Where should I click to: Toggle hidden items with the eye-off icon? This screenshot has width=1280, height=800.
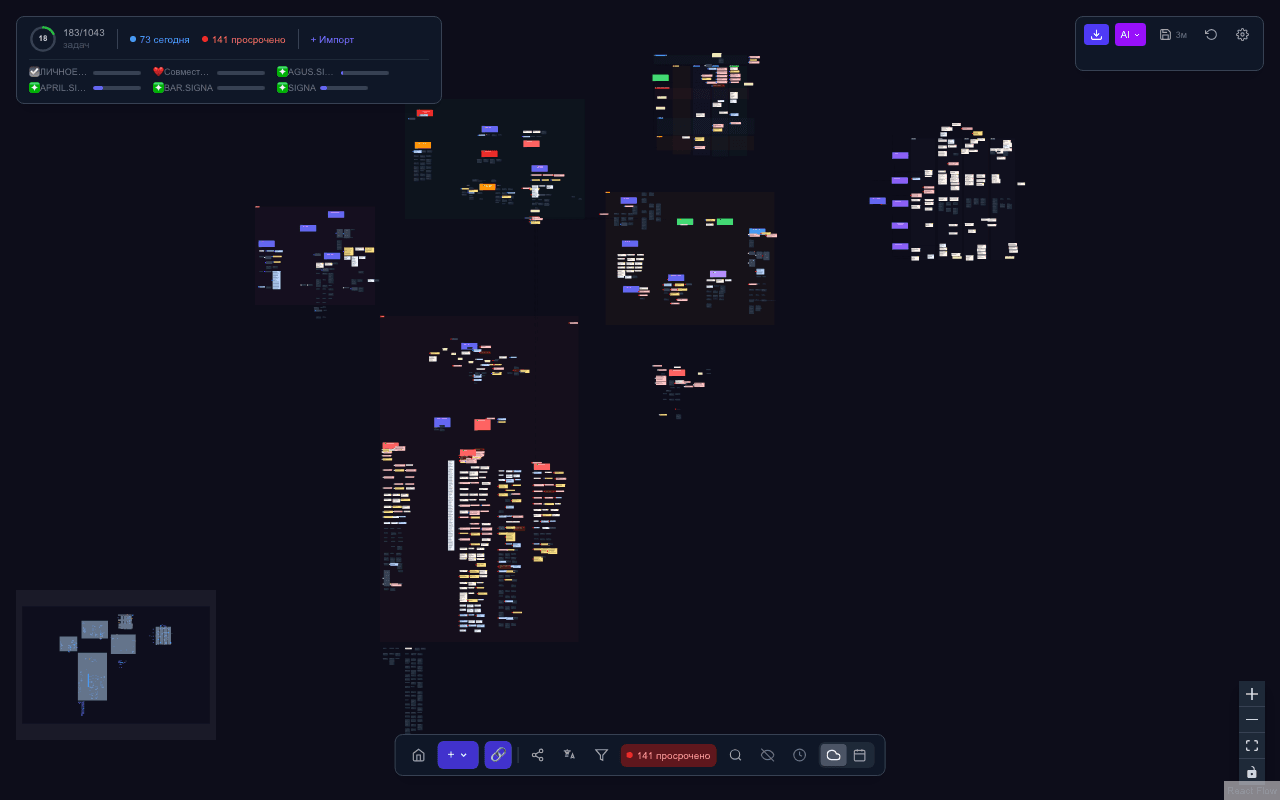pos(767,755)
